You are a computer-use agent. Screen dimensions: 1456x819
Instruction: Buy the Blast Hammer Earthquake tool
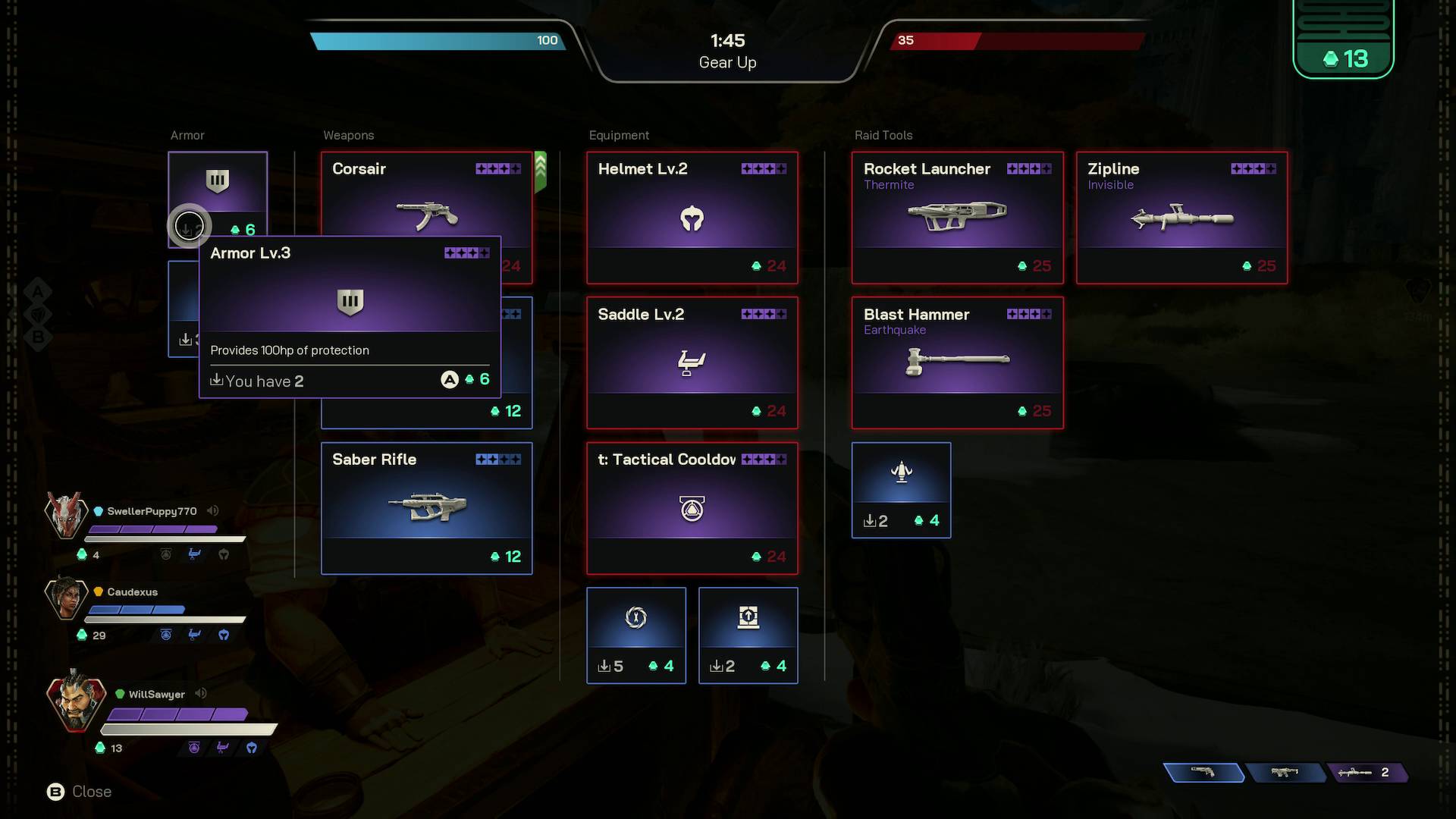pos(957,362)
